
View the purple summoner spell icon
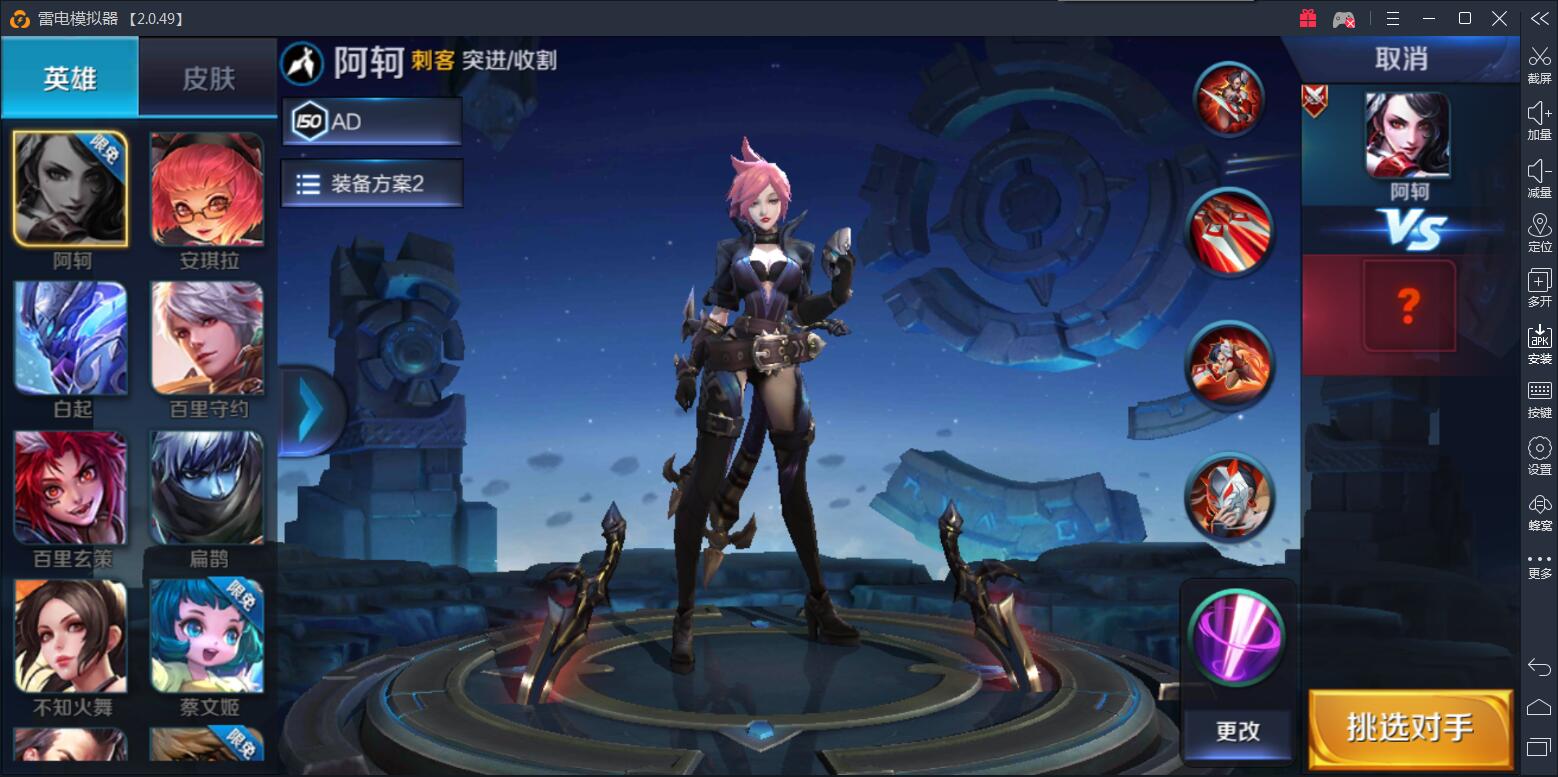tap(1237, 637)
